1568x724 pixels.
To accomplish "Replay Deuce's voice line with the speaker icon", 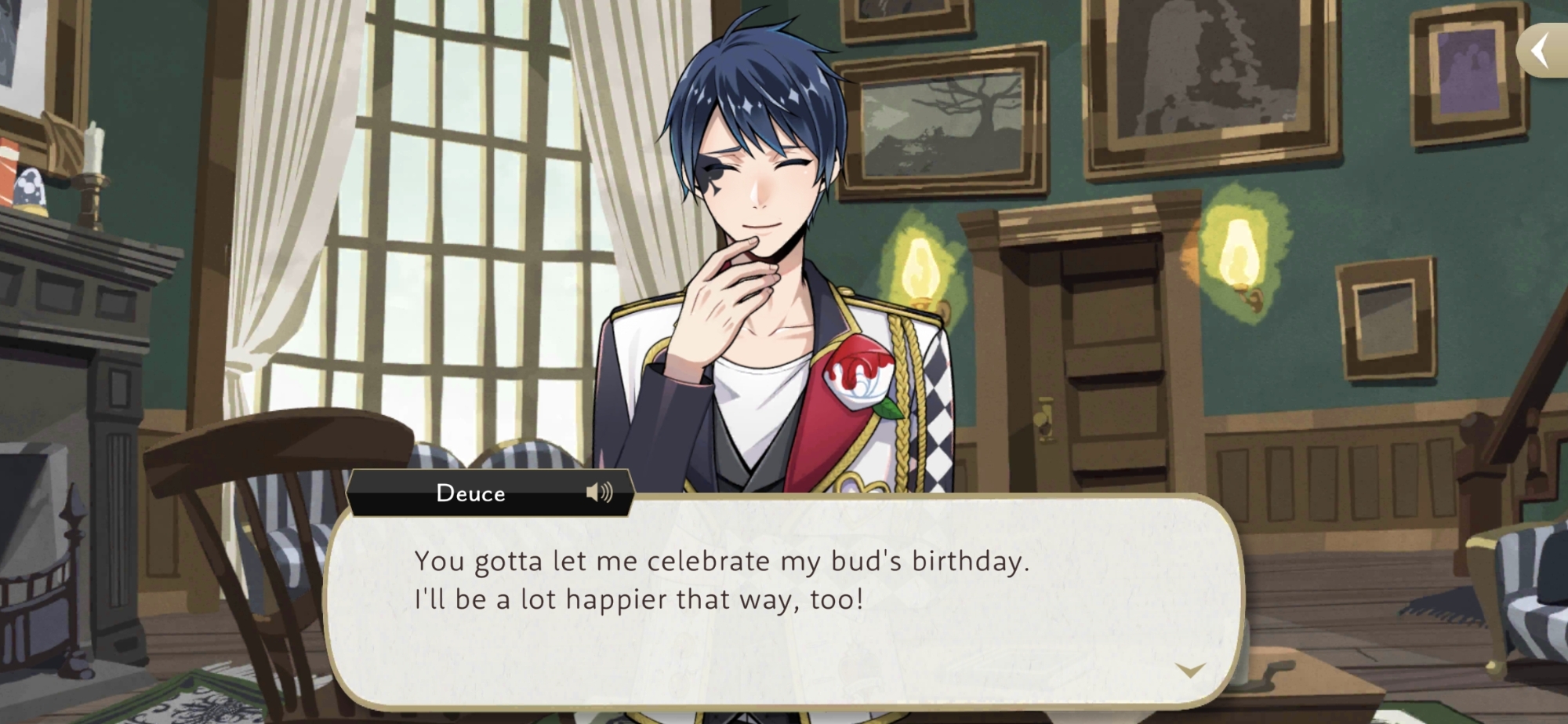I will pos(599,493).
